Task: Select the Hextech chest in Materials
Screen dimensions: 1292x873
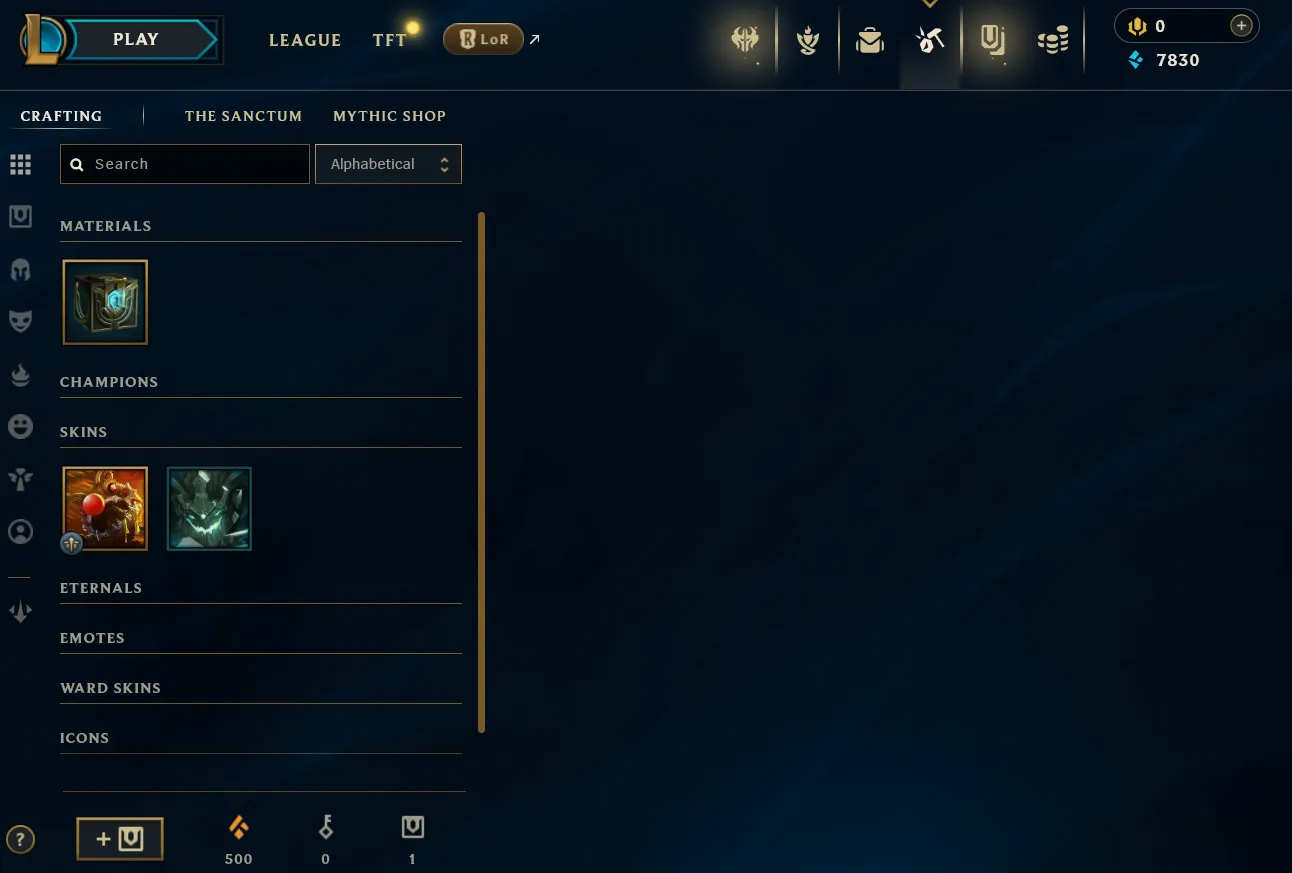Action: coord(105,302)
